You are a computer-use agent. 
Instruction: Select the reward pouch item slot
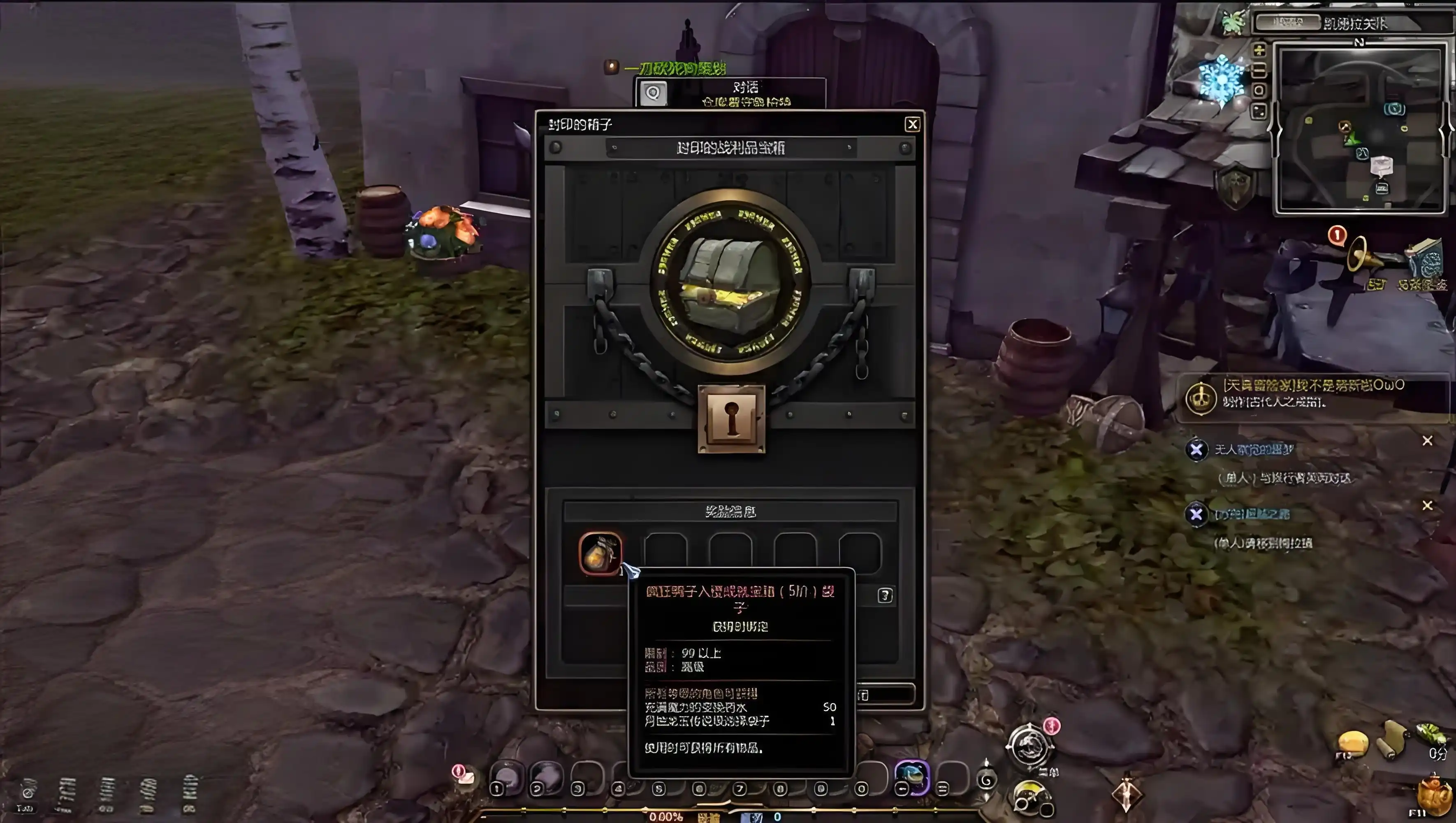coord(600,553)
